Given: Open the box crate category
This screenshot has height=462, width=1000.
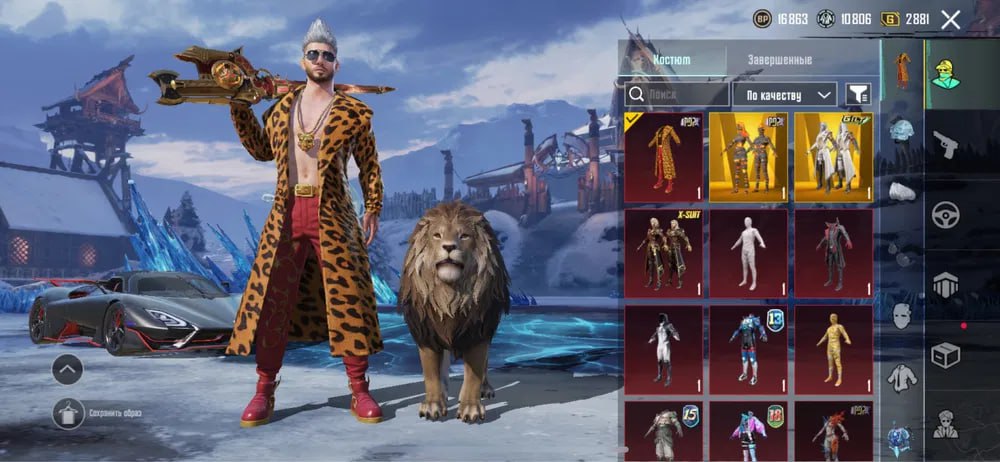Looking at the screenshot, I should [x=945, y=354].
